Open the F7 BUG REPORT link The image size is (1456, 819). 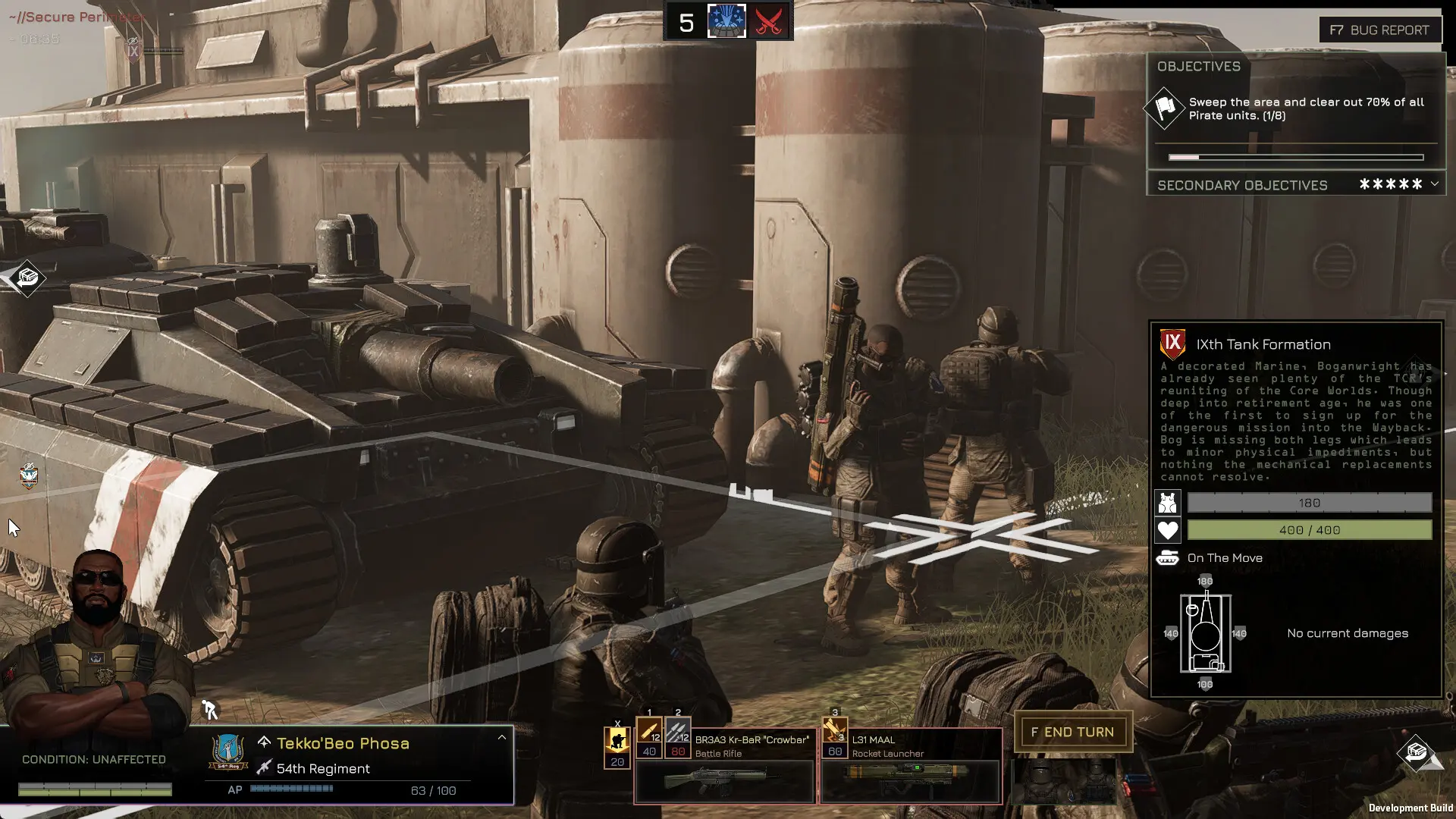pyautogui.click(x=1380, y=30)
